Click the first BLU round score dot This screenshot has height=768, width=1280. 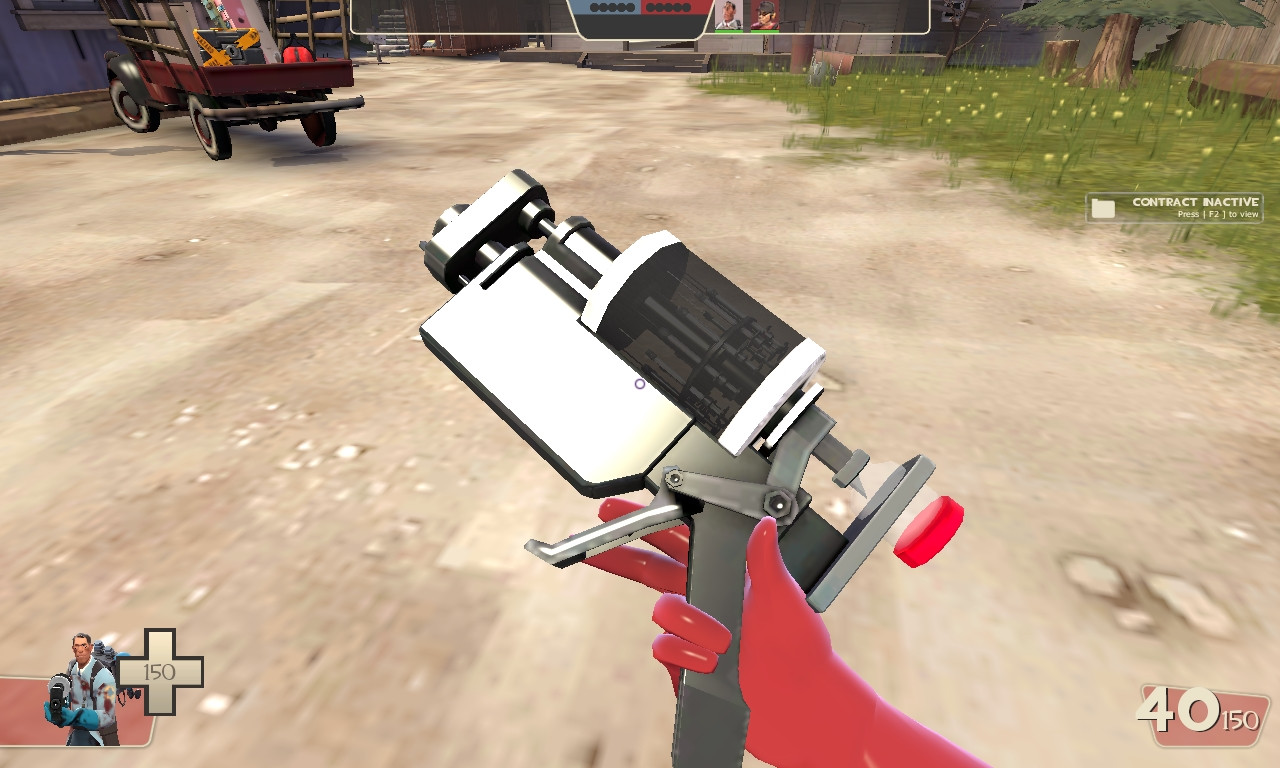pos(593,8)
